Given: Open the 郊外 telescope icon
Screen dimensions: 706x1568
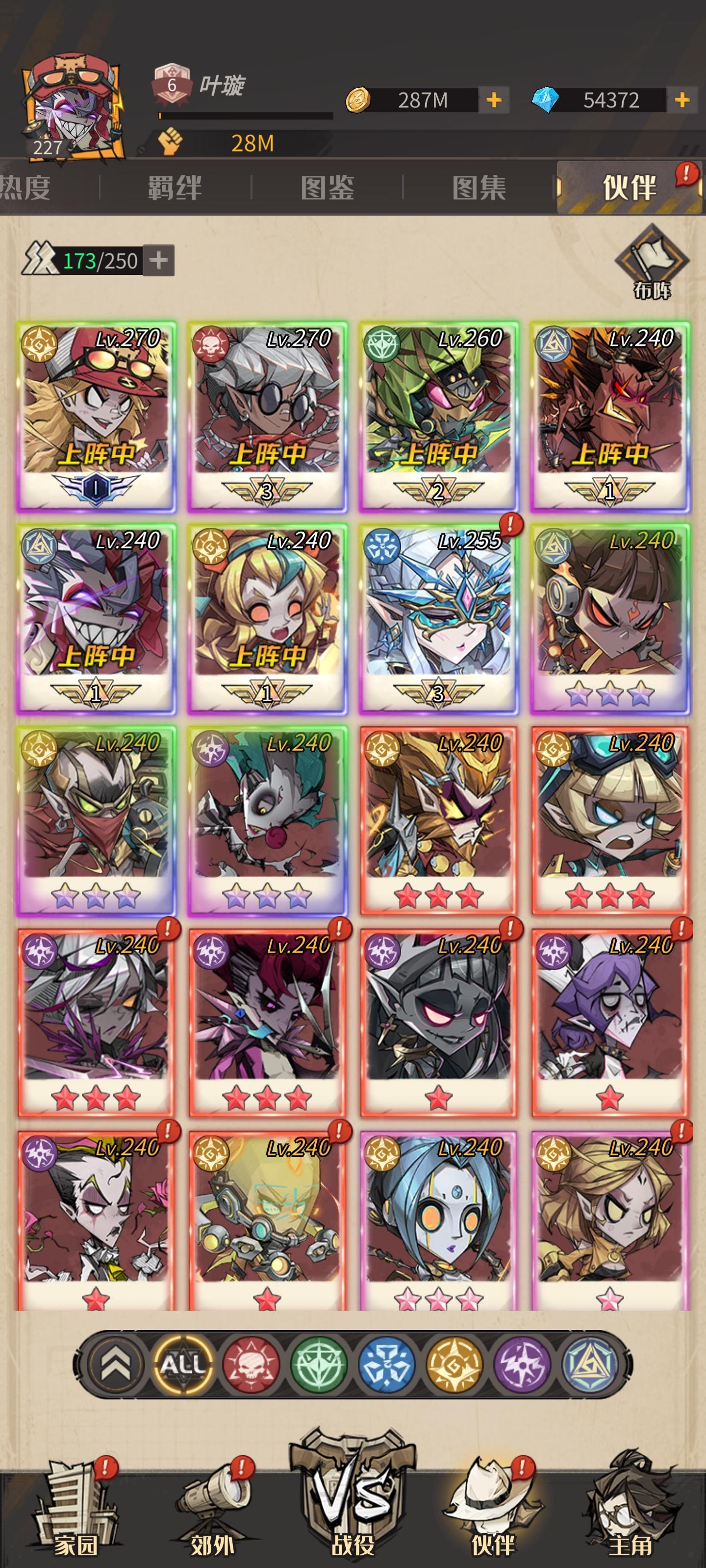Looking at the screenshot, I should [214, 1503].
